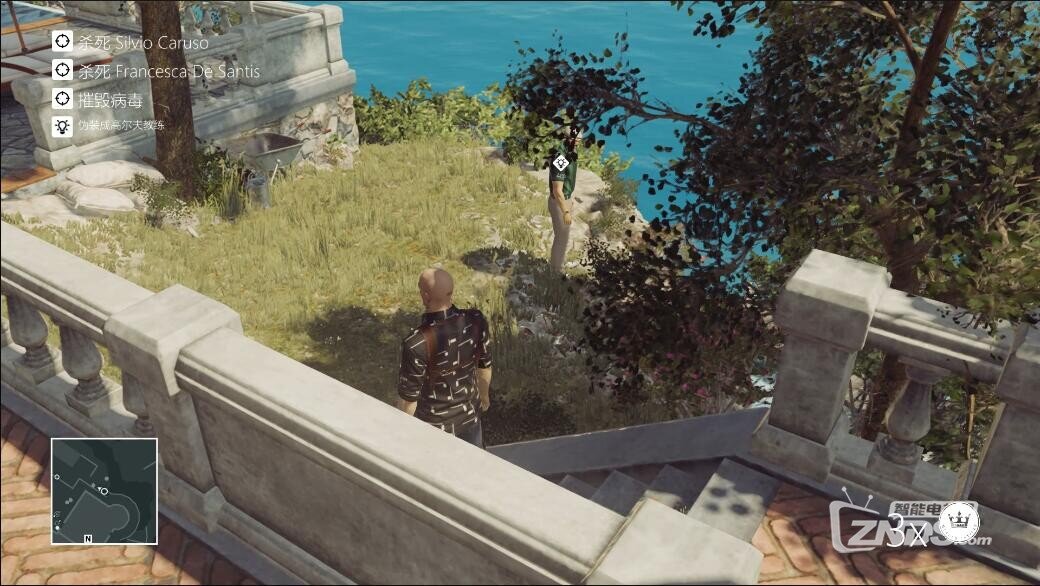Click the marker icon above the green-shirted NPC
1040x586 pixels.
coord(562,162)
